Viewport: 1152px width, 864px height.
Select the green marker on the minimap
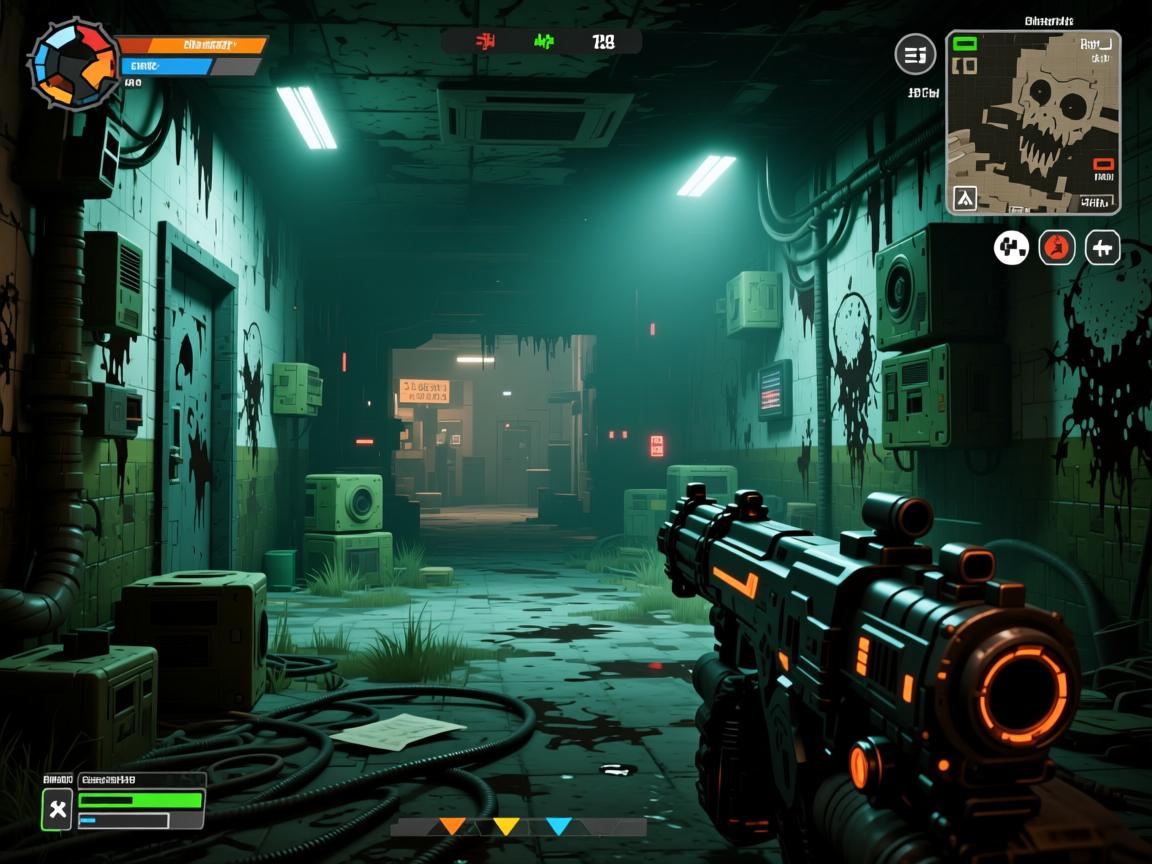pos(965,44)
